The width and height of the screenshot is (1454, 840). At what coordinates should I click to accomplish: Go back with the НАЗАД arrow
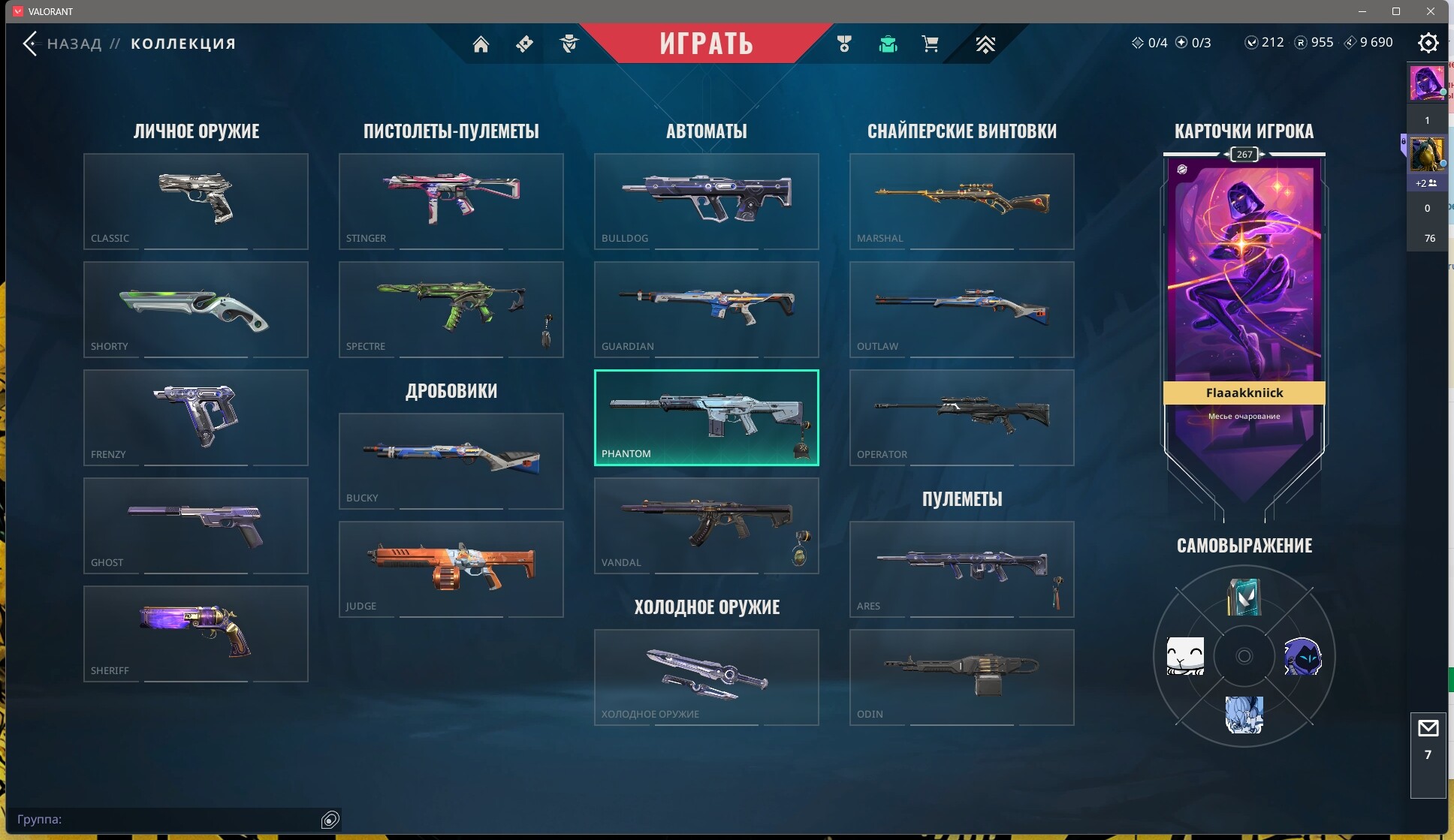pyautogui.click(x=30, y=44)
